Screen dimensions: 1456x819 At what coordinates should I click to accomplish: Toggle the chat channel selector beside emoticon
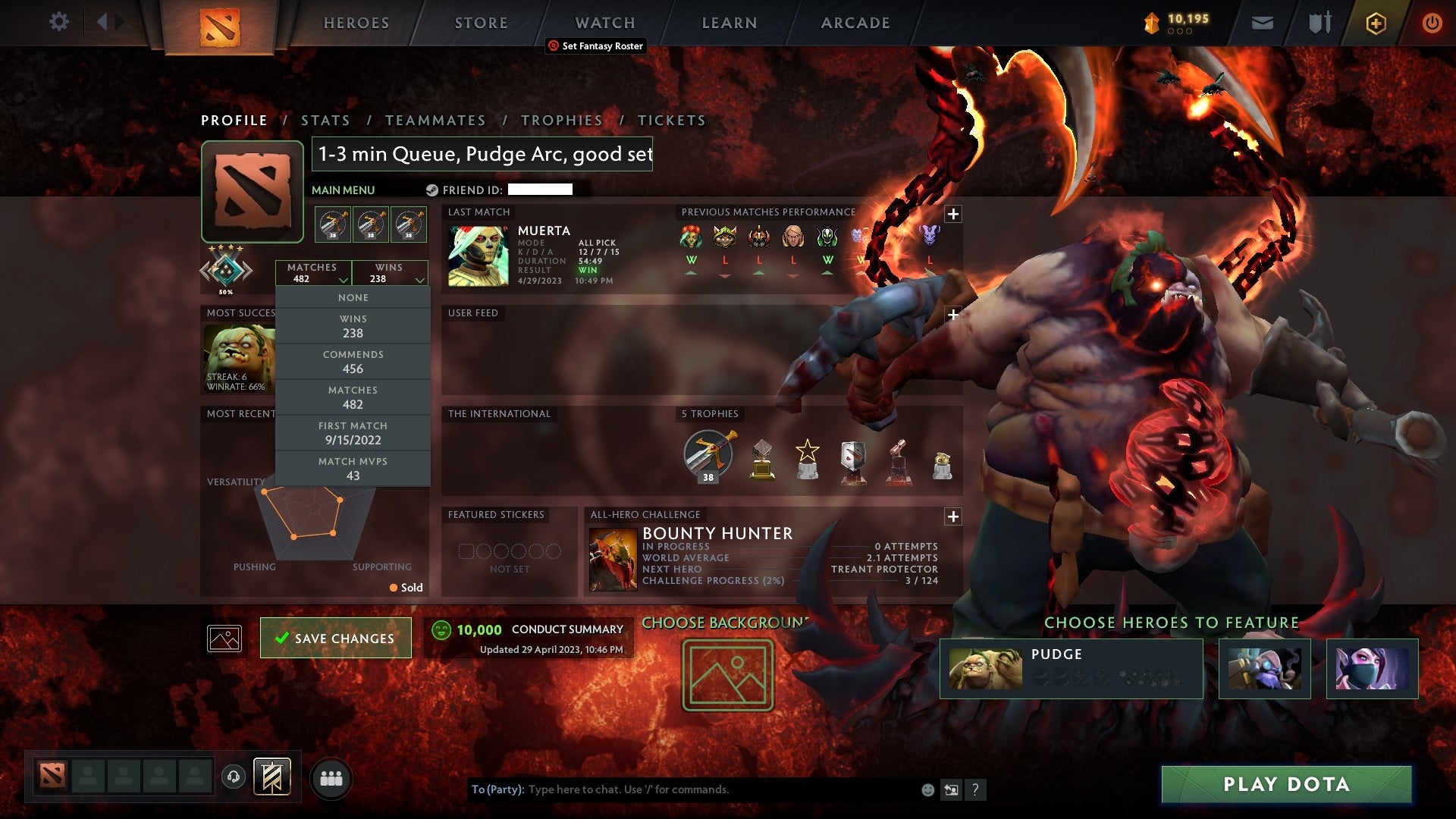click(952, 789)
